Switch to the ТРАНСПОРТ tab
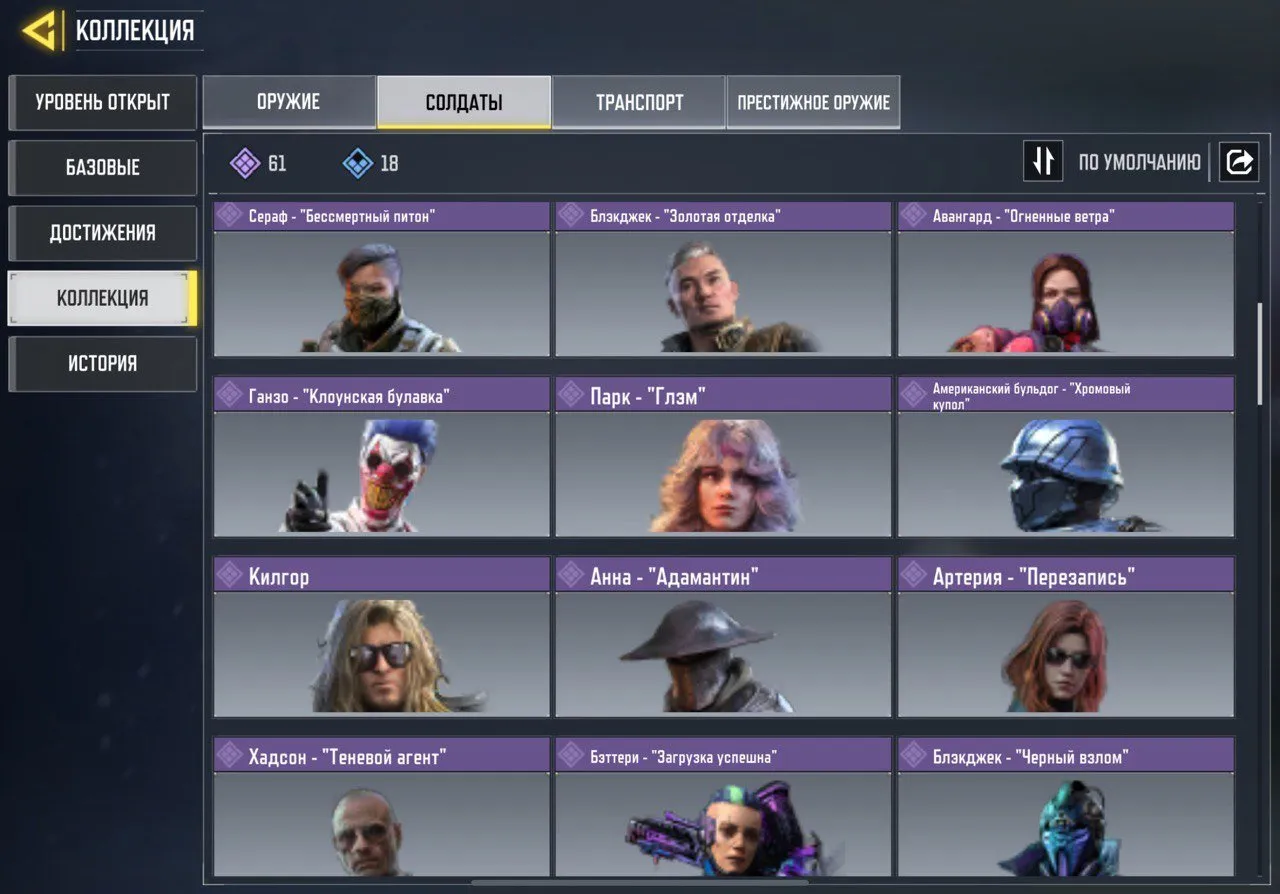This screenshot has height=894, width=1280. [x=639, y=101]
